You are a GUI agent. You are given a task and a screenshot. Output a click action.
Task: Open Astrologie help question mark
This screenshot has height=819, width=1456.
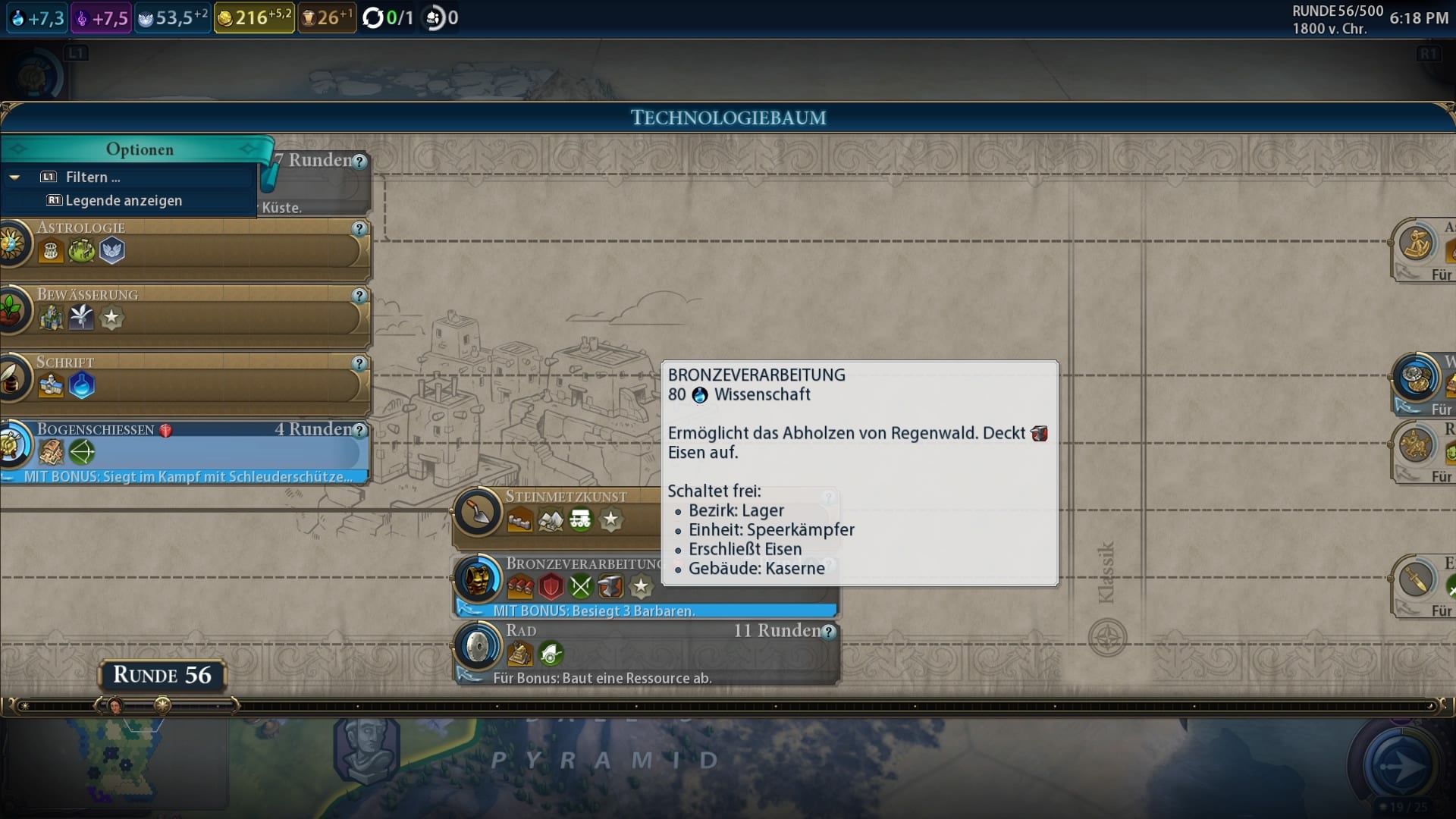coord(359,228)
